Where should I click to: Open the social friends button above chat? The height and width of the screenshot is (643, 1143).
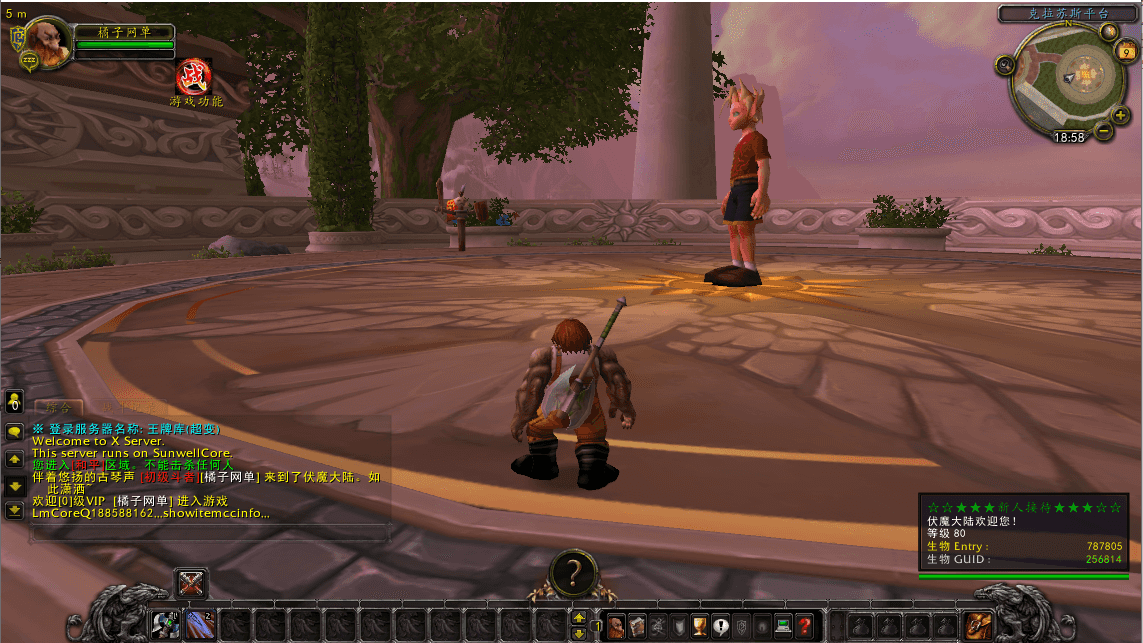pyautogui.click(x=14, y=401)
